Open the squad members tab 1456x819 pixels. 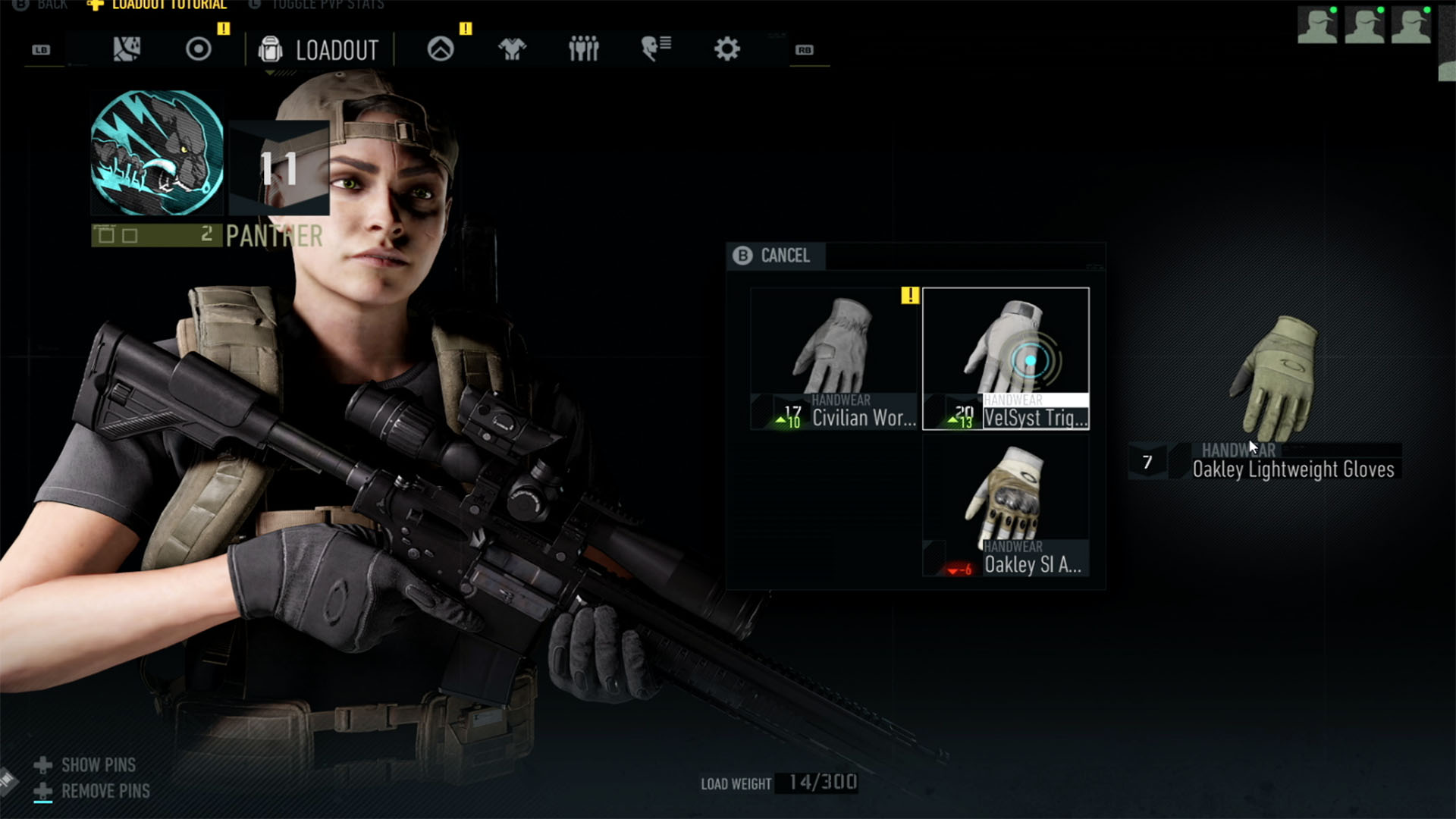(x=584, y=50)
